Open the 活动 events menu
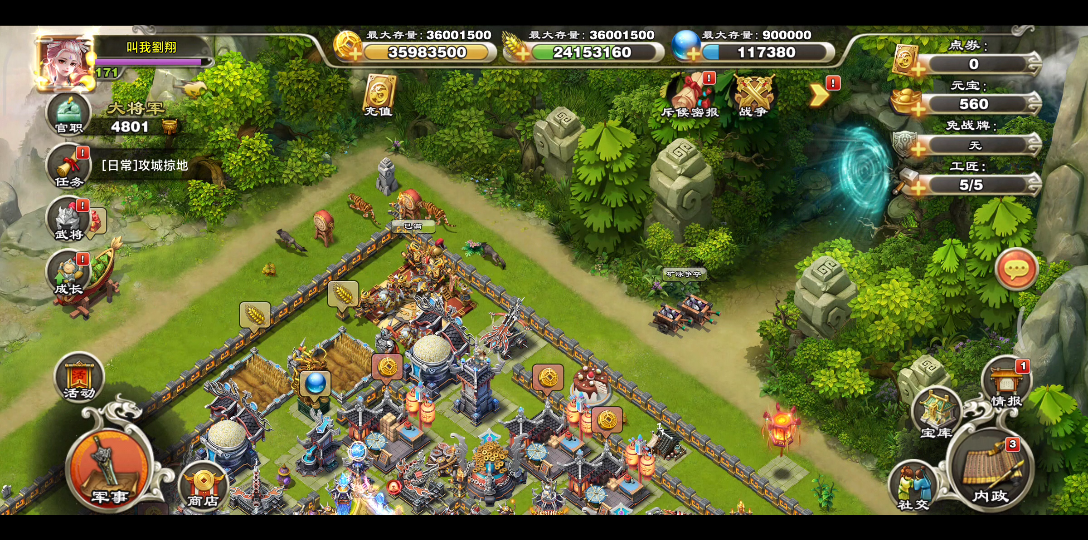This screenshot has height=540, width=1088. click(x=79, y=378)
